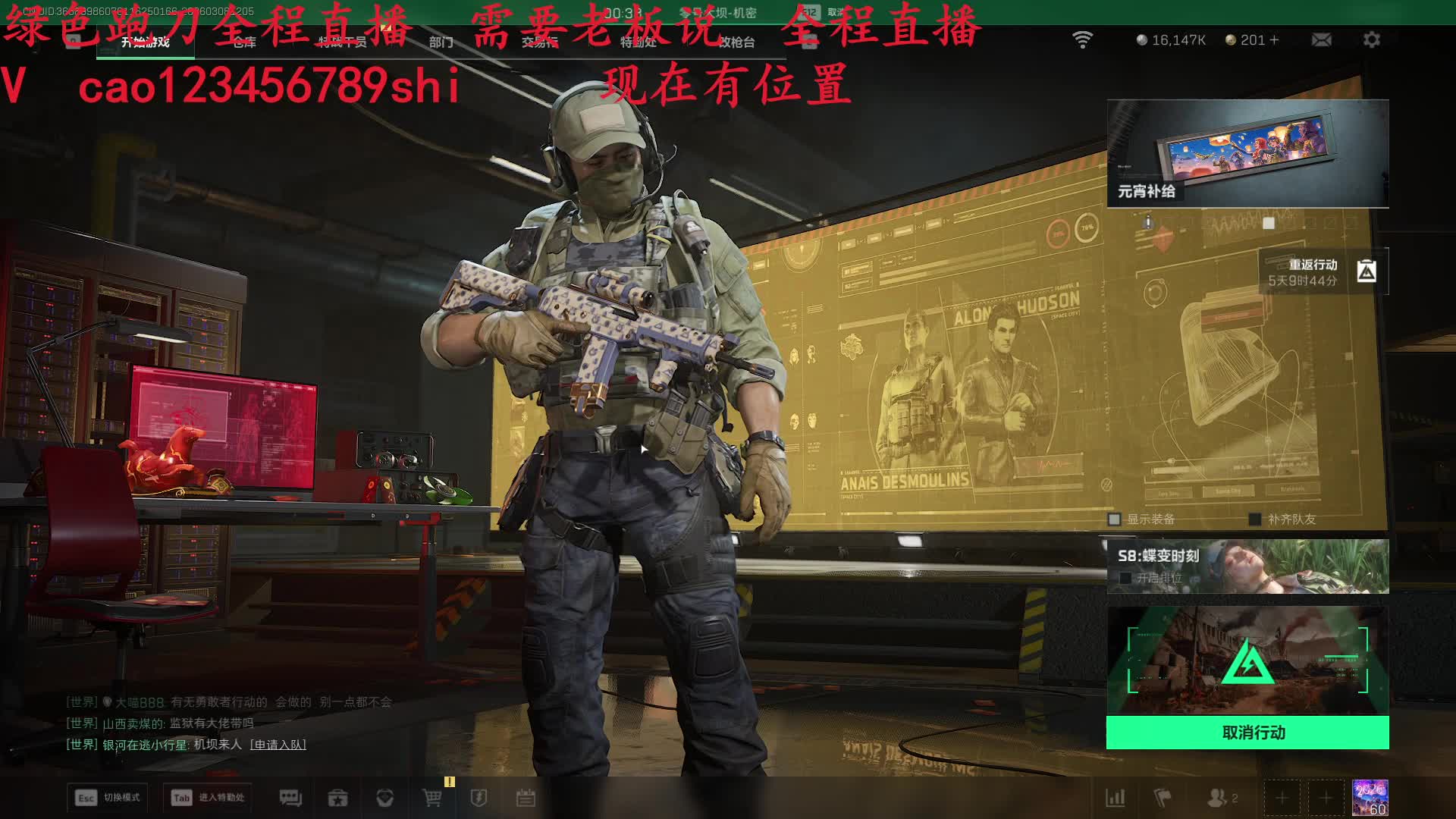Click the 进入特勤处 button
This screenshot has height=819, width=1456.
(209, 798)
